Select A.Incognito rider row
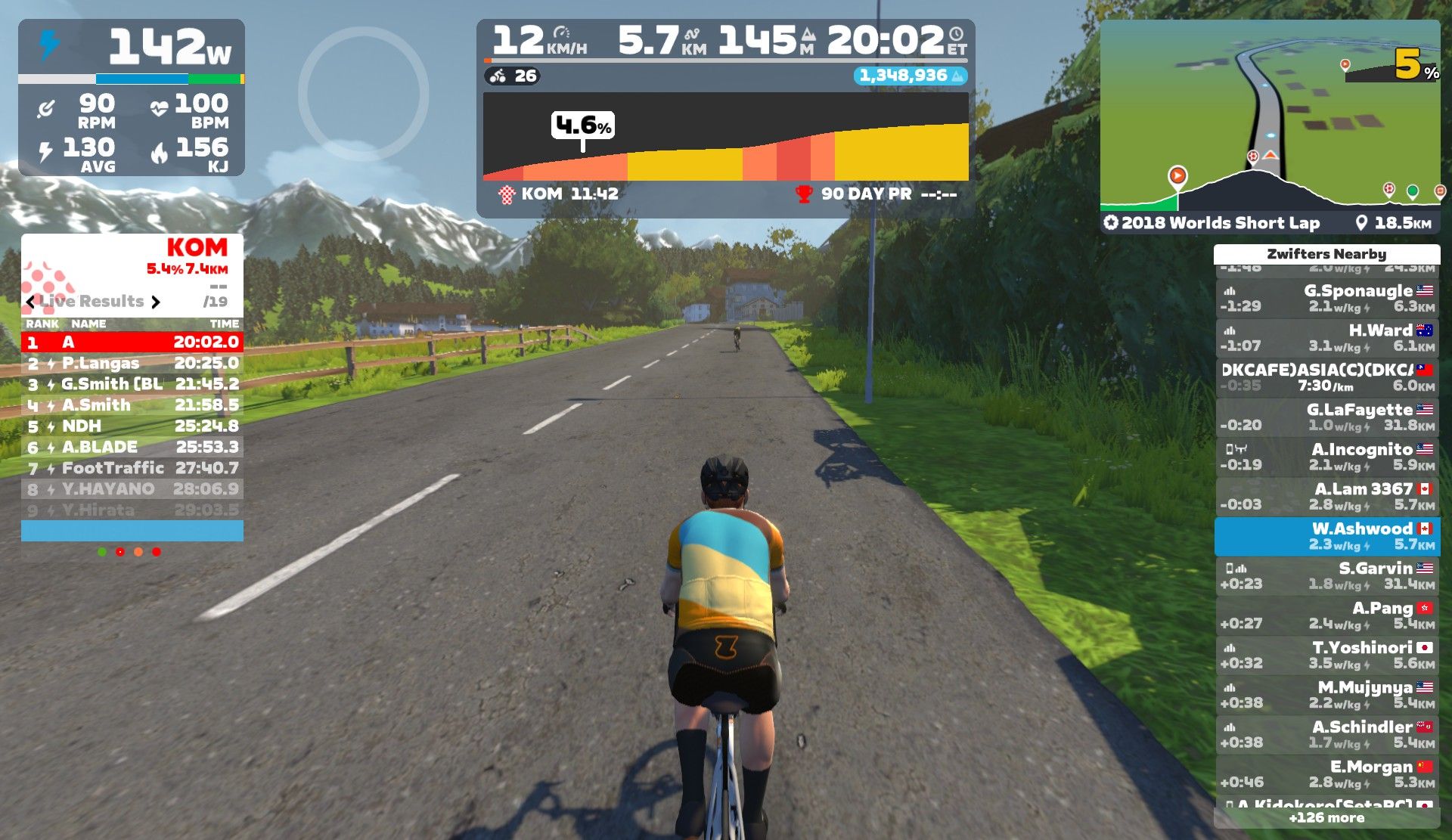 click(x=1326, y=457)
